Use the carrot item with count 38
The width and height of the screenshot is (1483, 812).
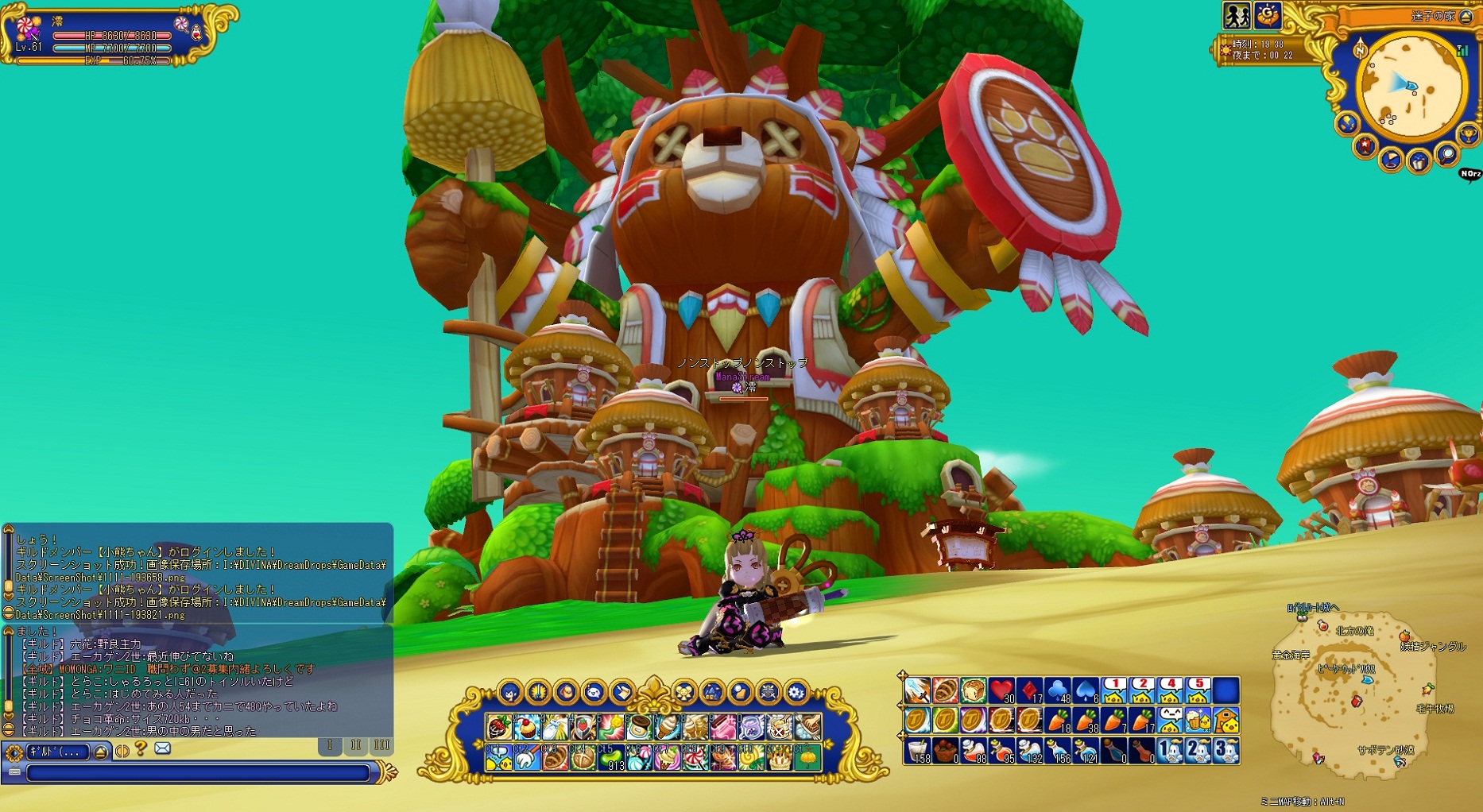tap(1086, 721)
